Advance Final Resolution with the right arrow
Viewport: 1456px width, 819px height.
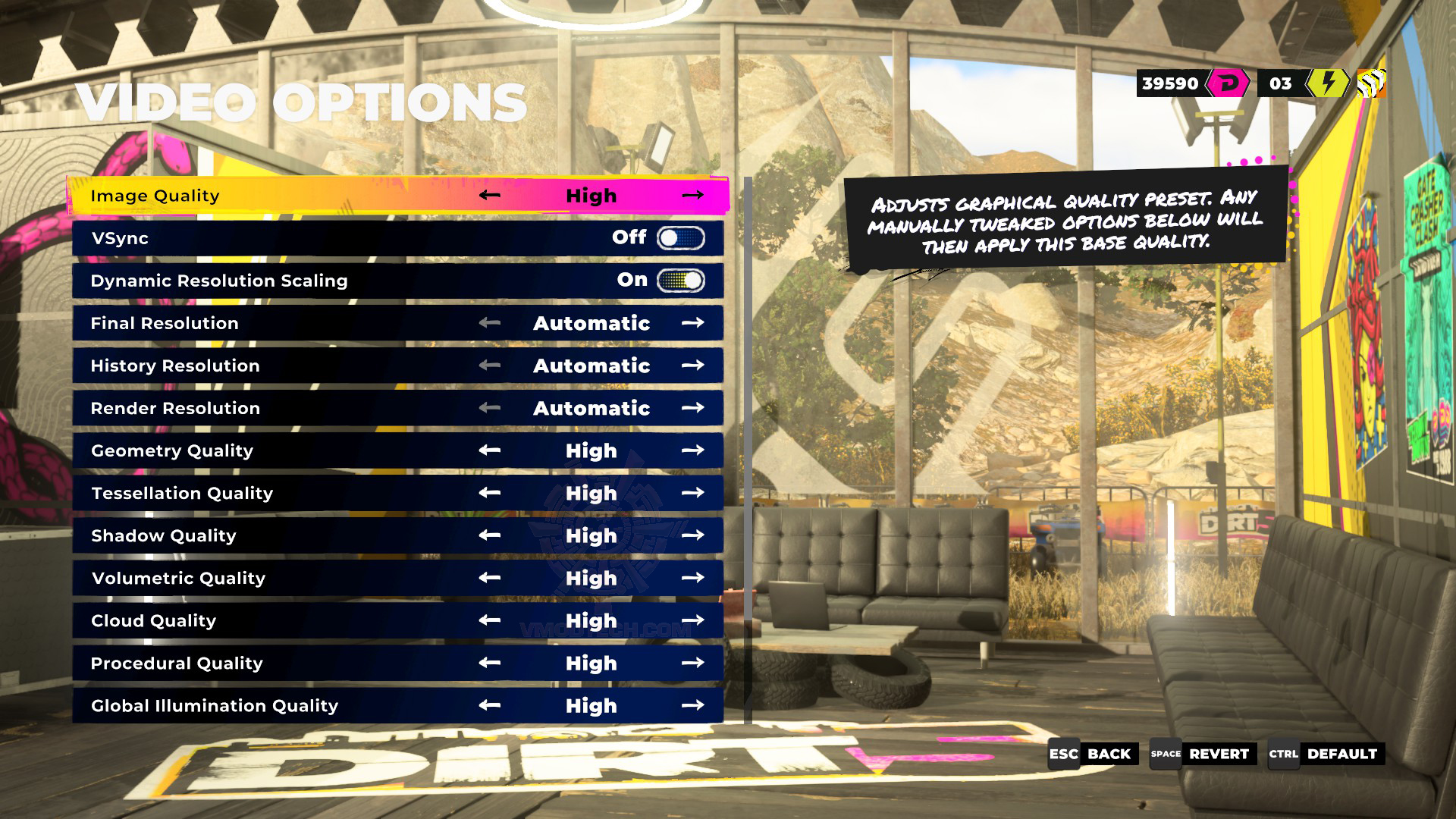692,323
